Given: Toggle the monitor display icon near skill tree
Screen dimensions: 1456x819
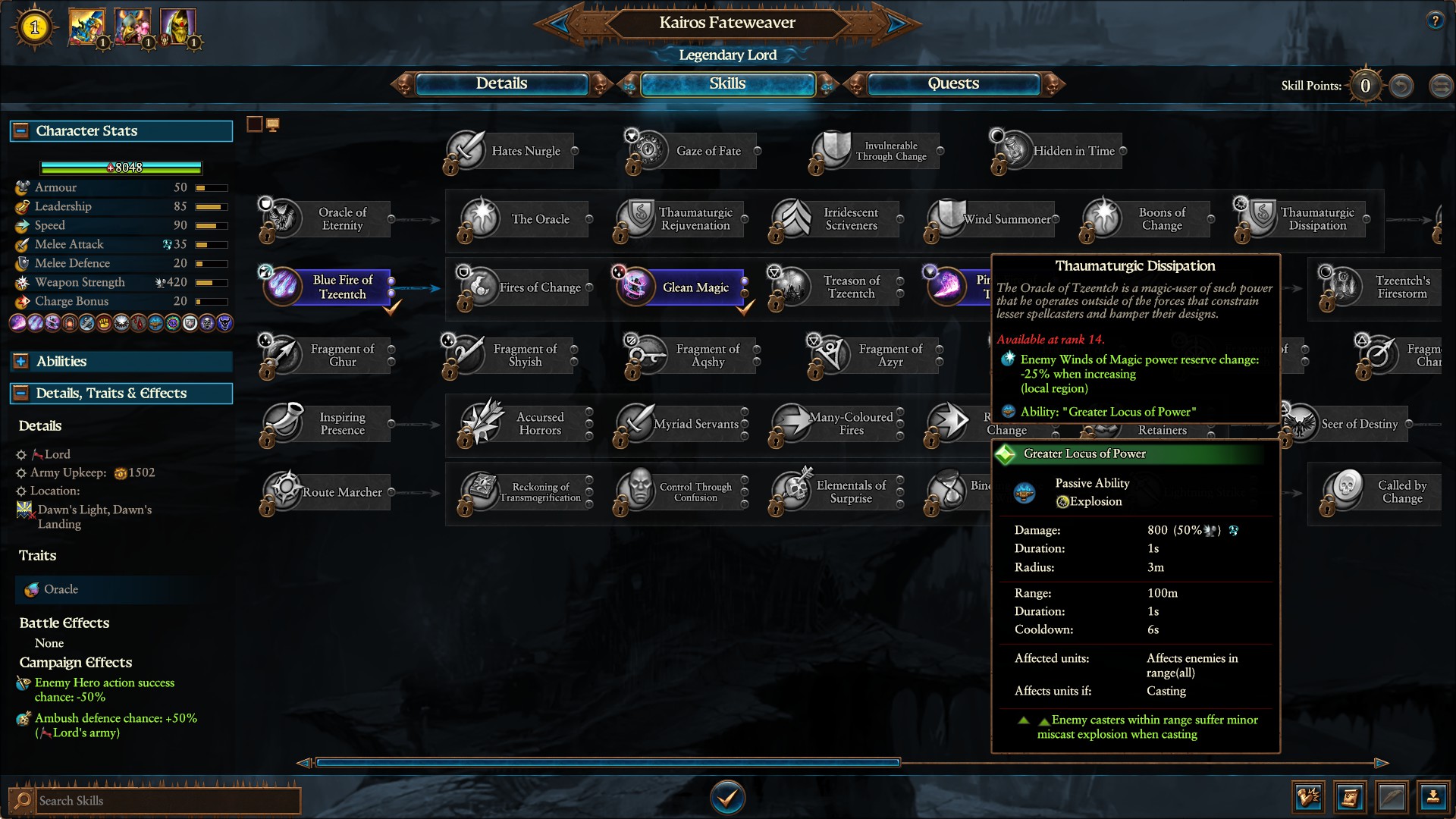Looking at the screenshot, I should point(273,123).
